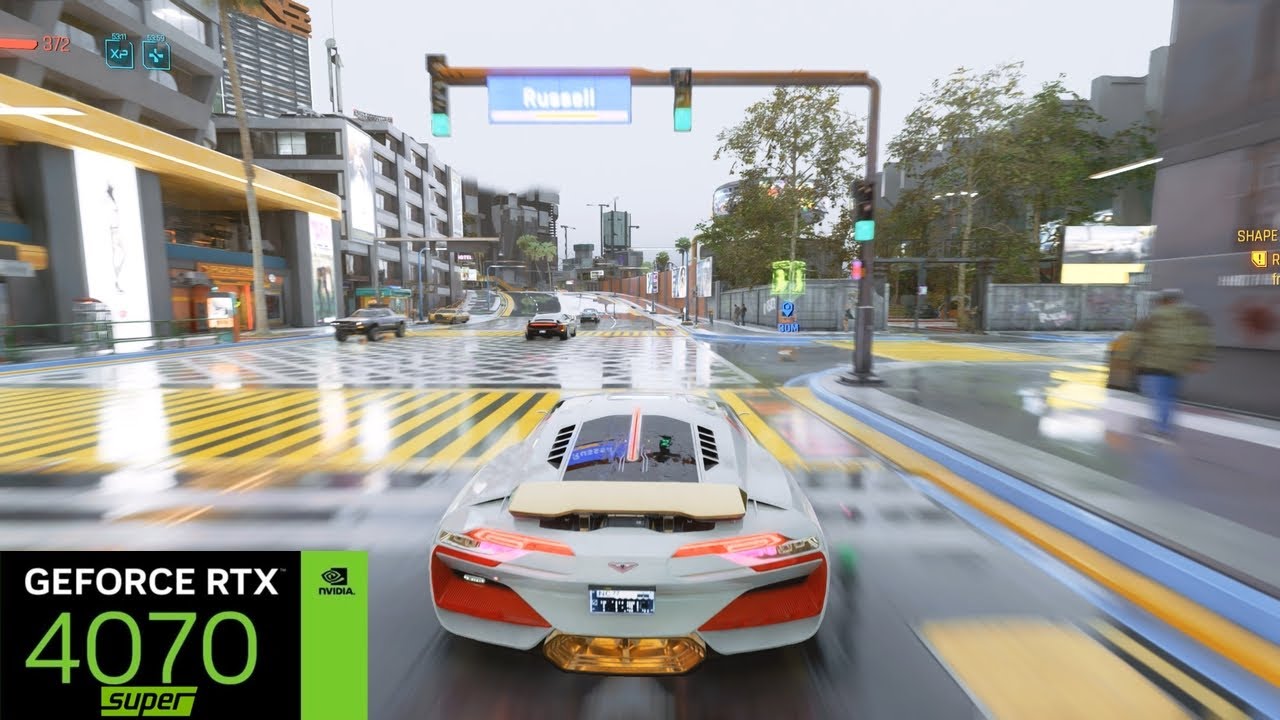This screenshot has height=720, width=1280.
Task: Open the Russell intersection name tab
Action: point(560,96)
